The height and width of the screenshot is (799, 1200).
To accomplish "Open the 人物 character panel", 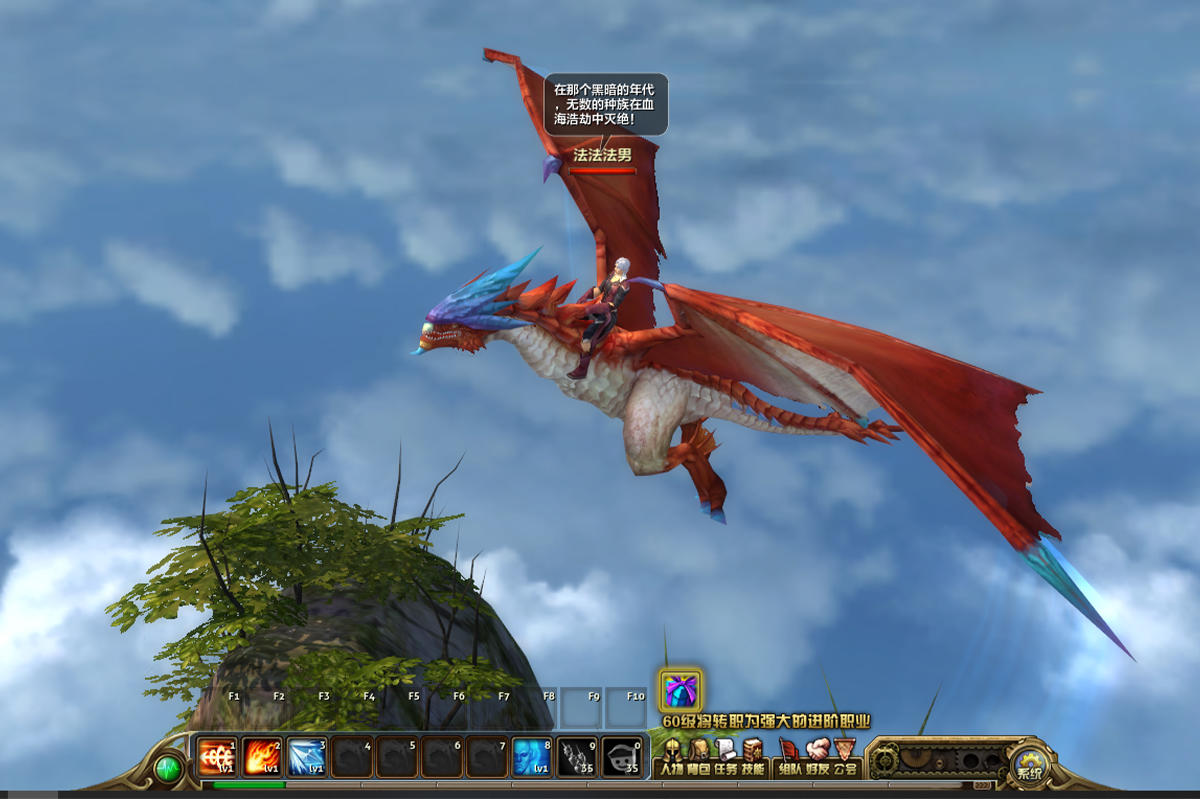I will click(671, 756).
